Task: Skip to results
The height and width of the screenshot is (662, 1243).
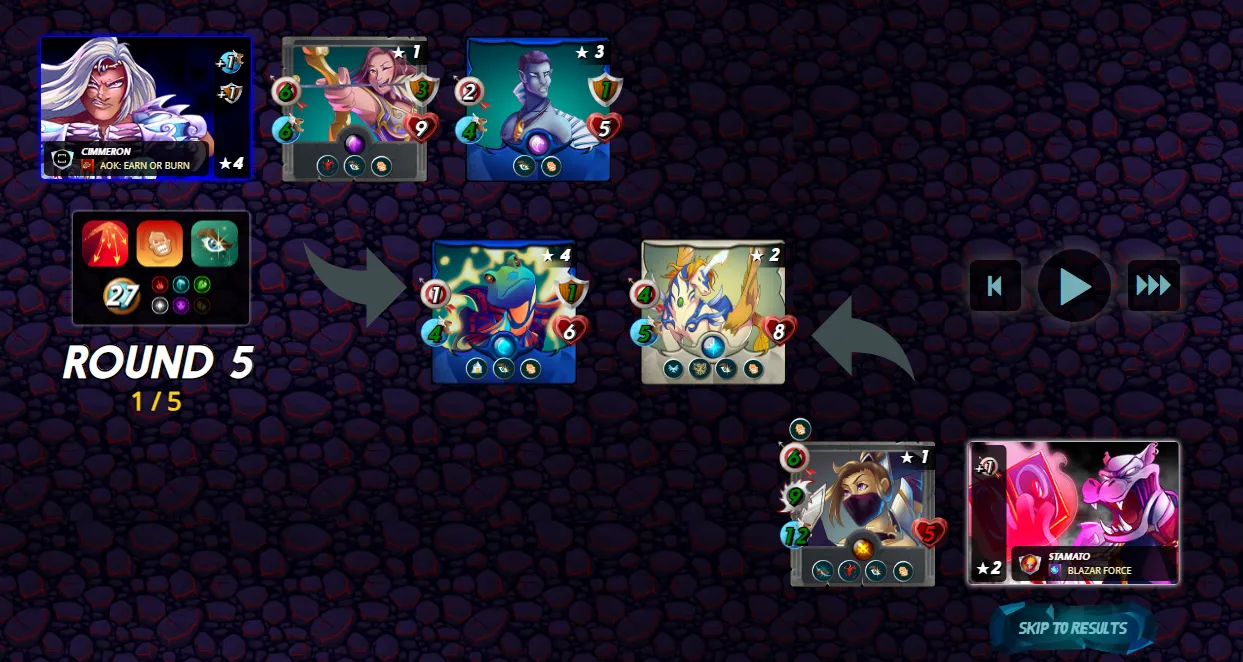Action: (1072, 628)
